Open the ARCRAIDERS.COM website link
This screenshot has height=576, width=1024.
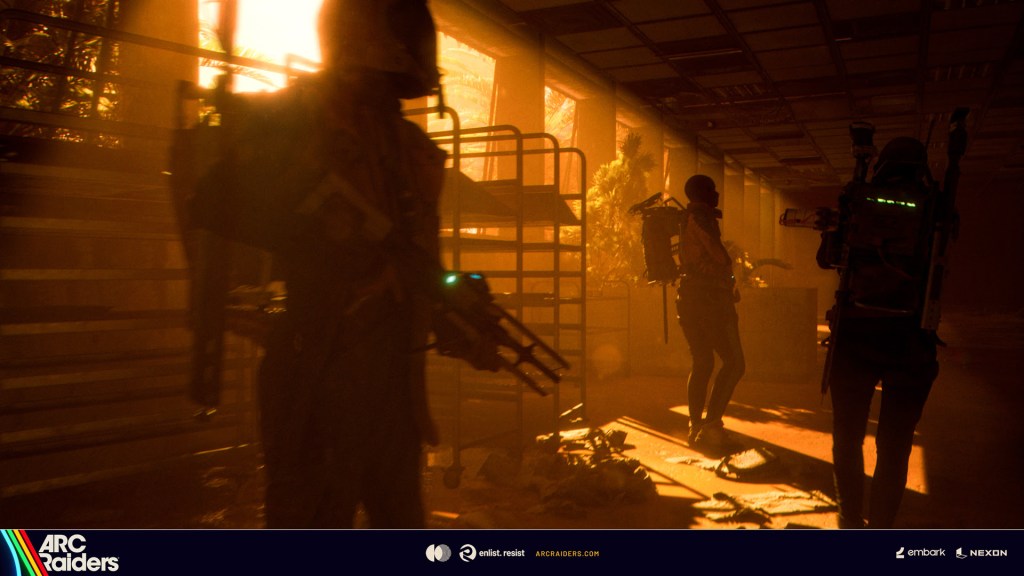(567, 553)
